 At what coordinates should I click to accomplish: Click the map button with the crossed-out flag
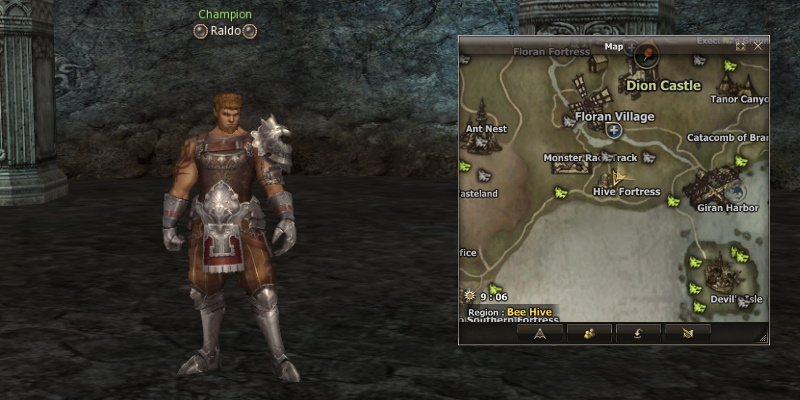pyautogui.click(x=686, y=334)
